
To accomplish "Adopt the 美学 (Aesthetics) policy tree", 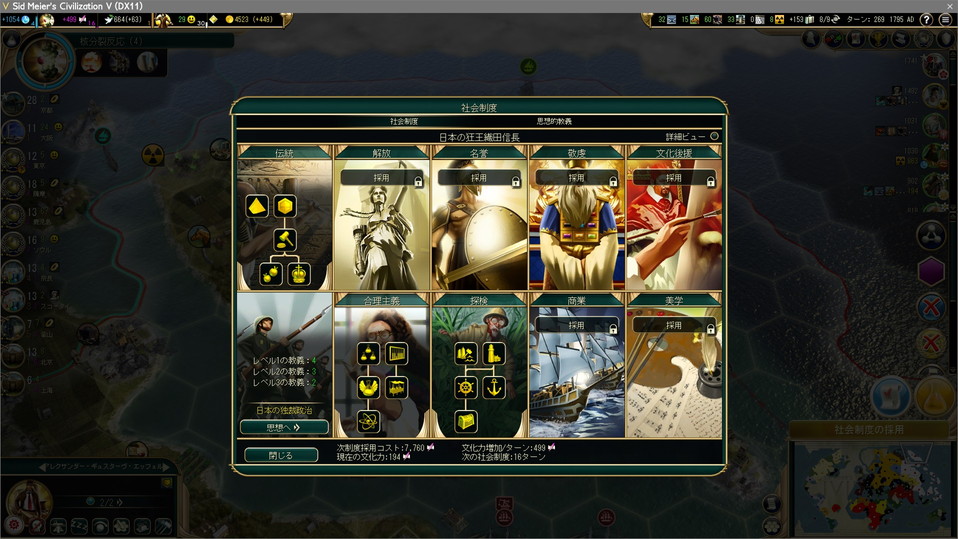I will coord(674,325).
